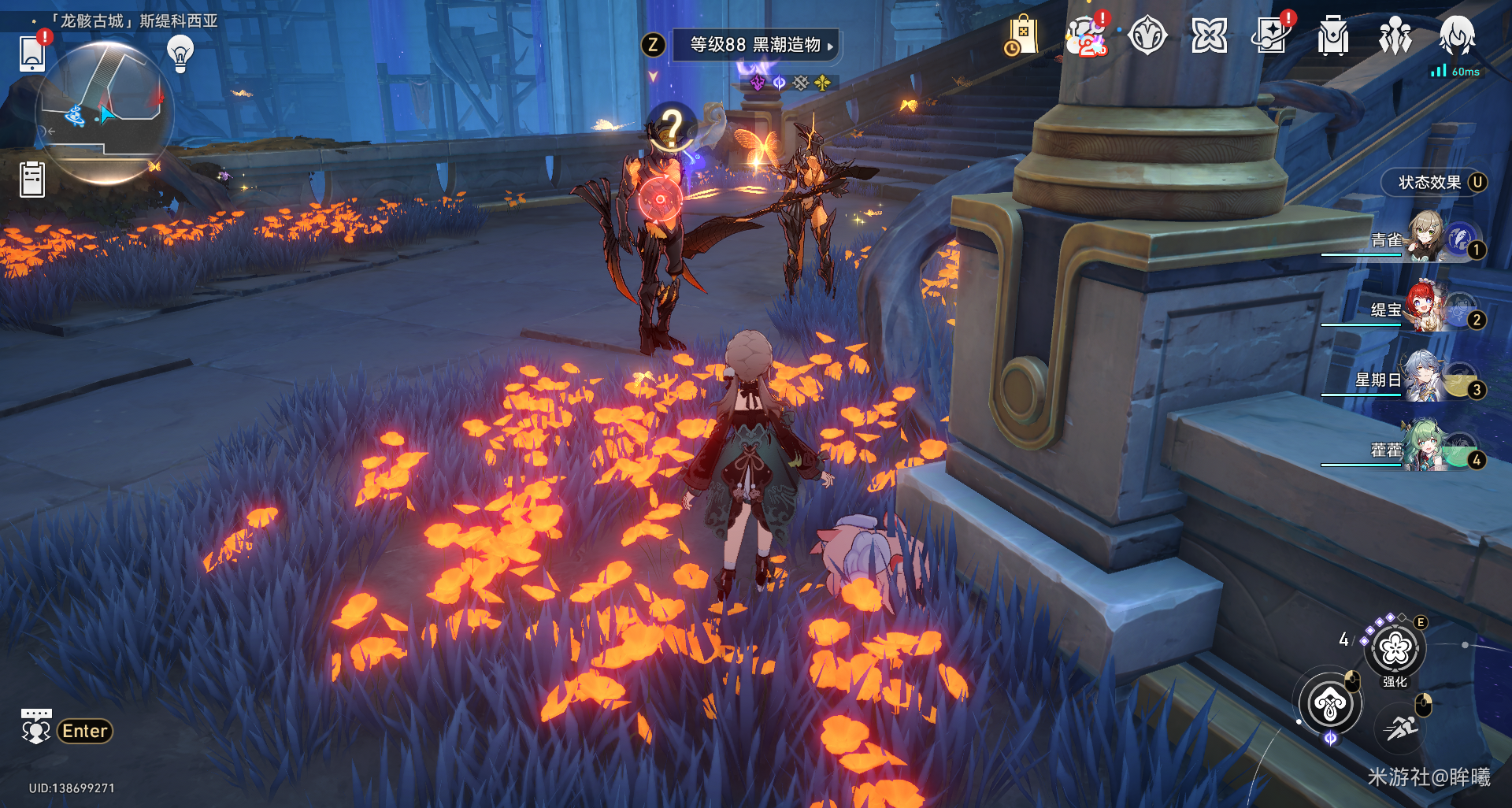Viewport: 1512px width, 808px height.
Task: Switch to party member 星期日
Action: (1425, 376)
